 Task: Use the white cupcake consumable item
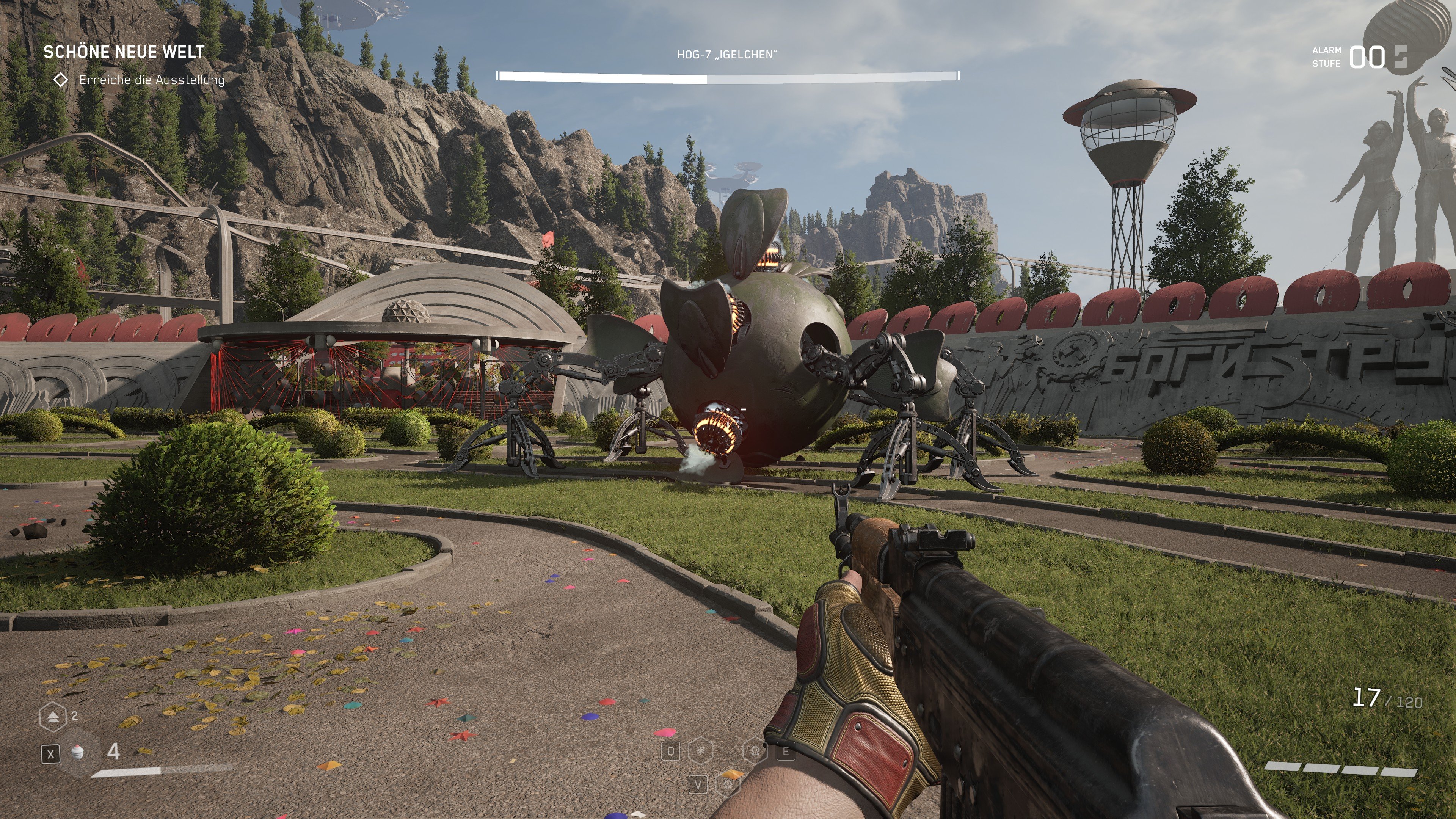coord(78,752)
